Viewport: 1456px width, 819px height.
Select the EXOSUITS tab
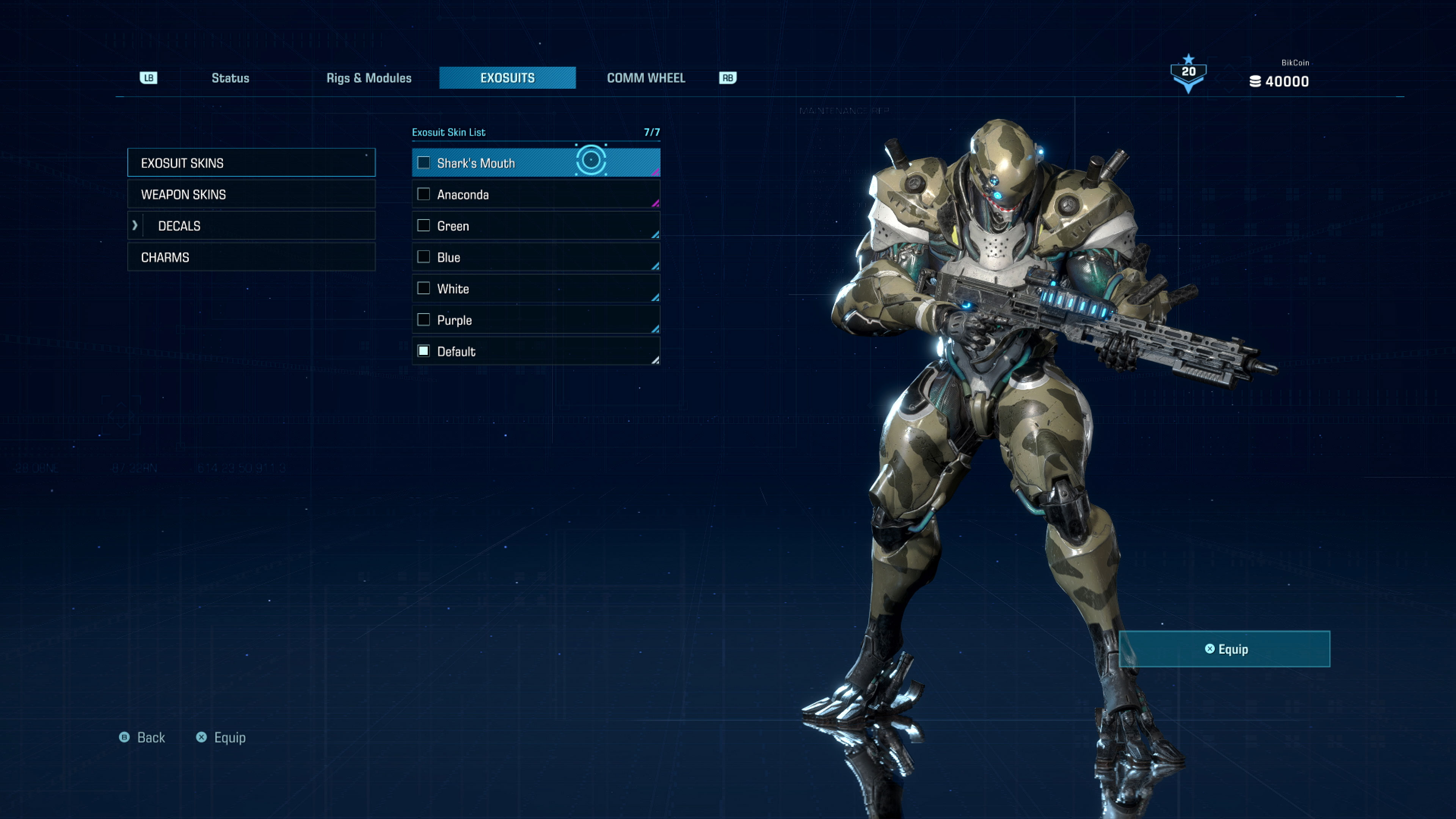(x=507, y=78)
